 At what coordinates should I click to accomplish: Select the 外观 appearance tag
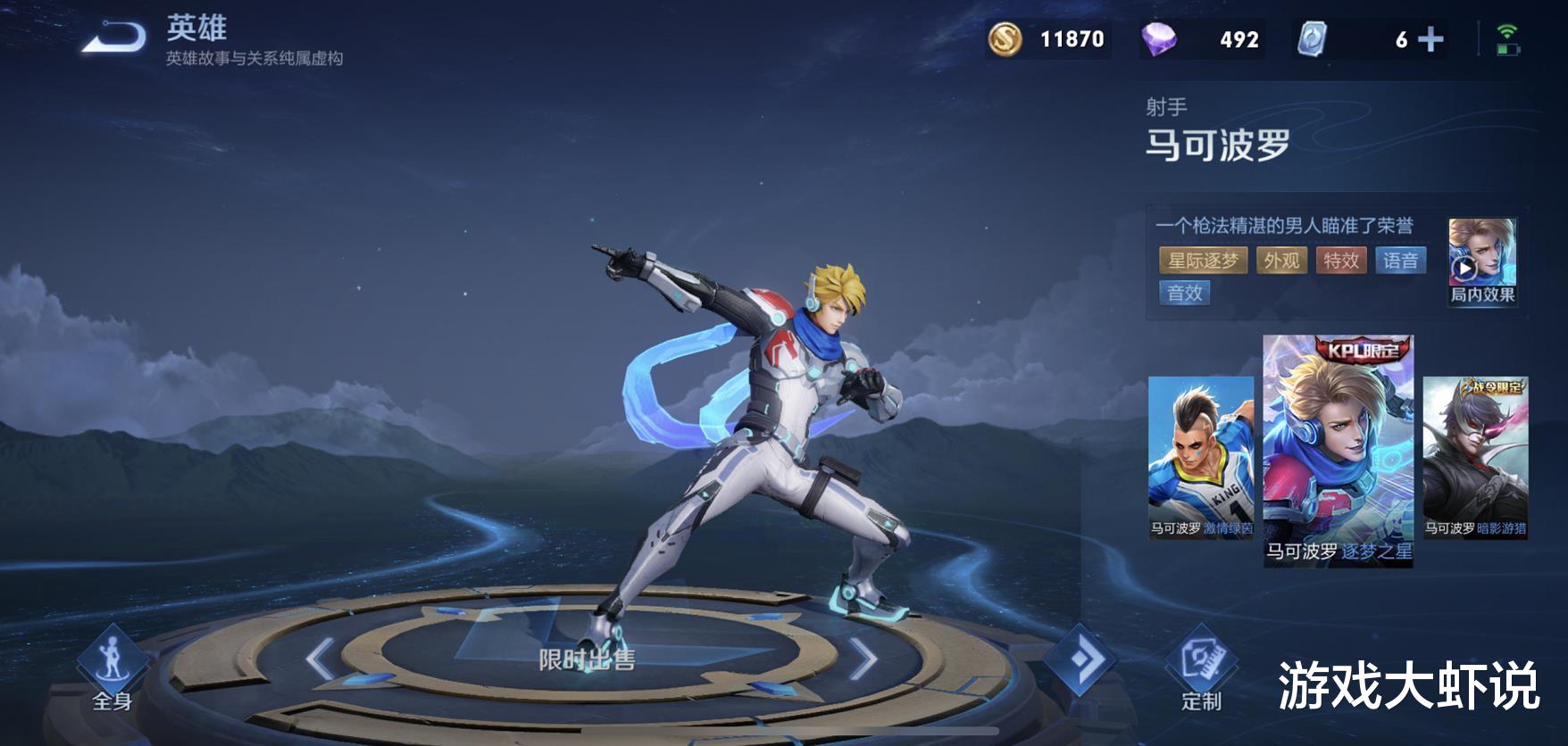1281,261
